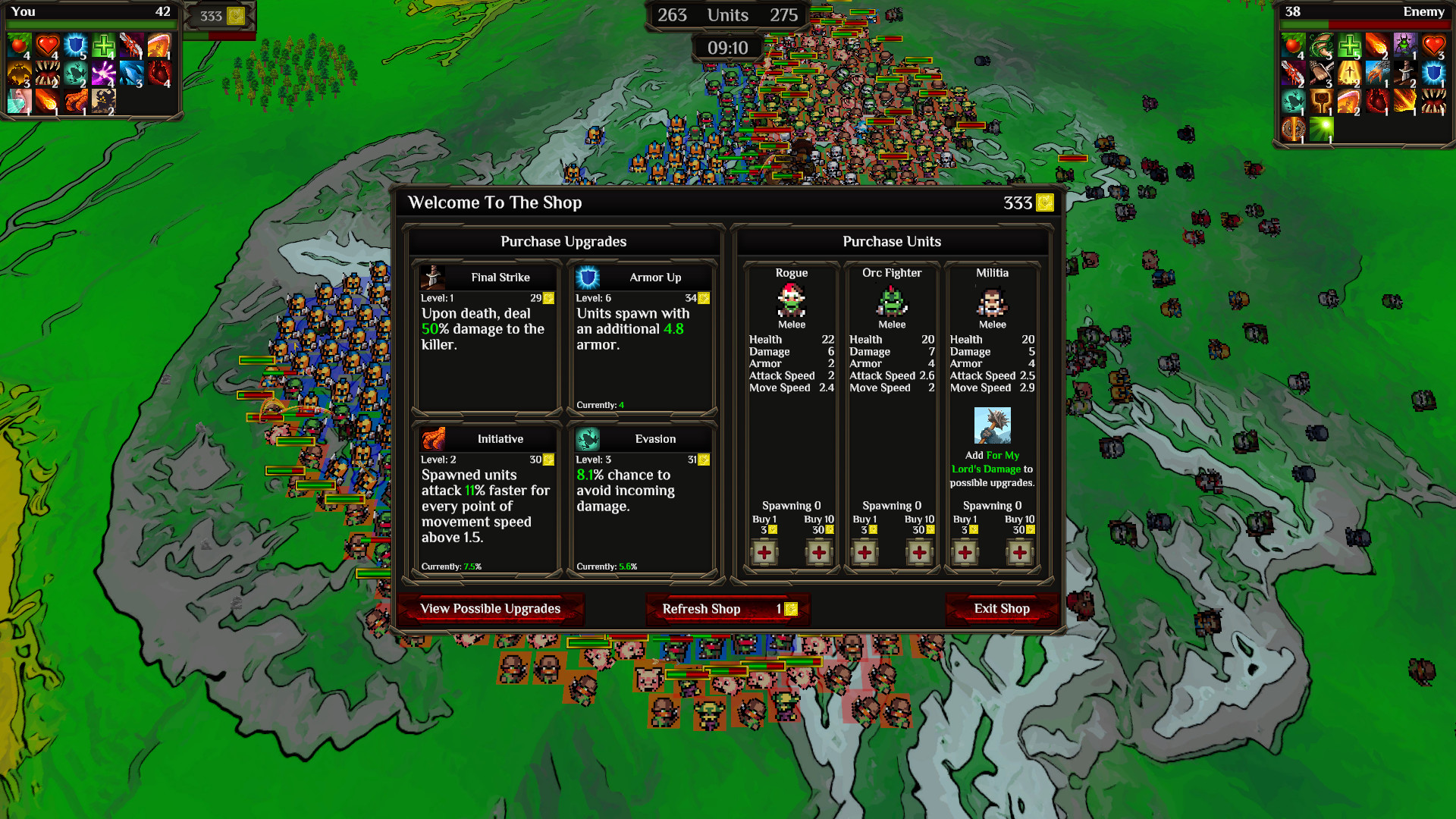Click the Armor Up shield icon
1456x819 pixels.
(x=586, y=277)
